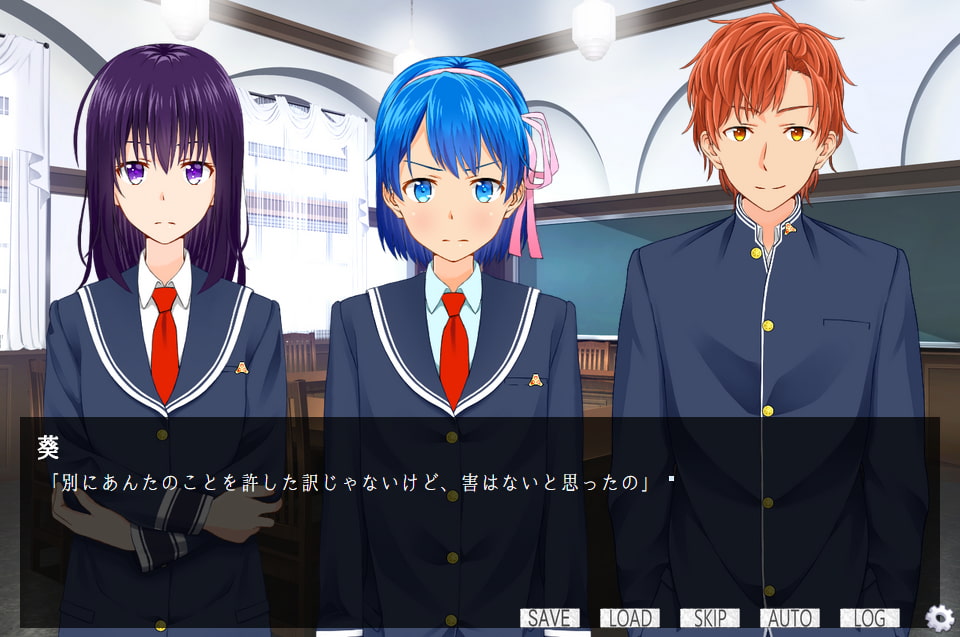Screen dimensions: 960x637
Task: Click the SAVE button
Action: coord(549,618)
